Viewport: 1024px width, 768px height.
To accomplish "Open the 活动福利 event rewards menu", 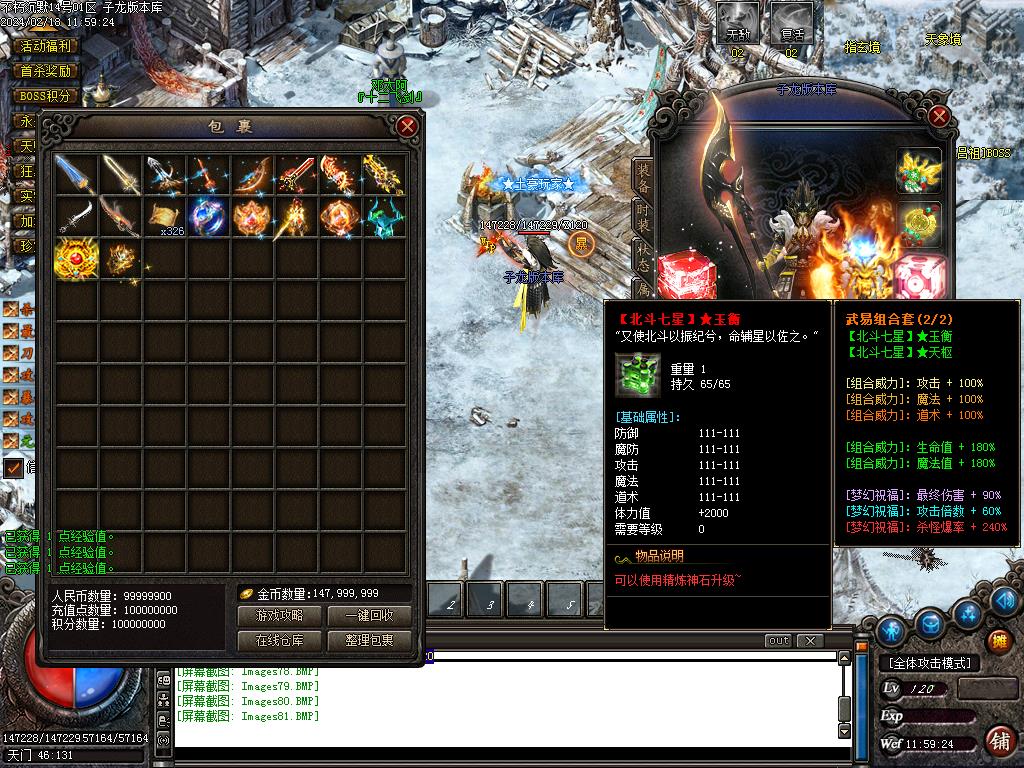I will [x=46, y=46].
